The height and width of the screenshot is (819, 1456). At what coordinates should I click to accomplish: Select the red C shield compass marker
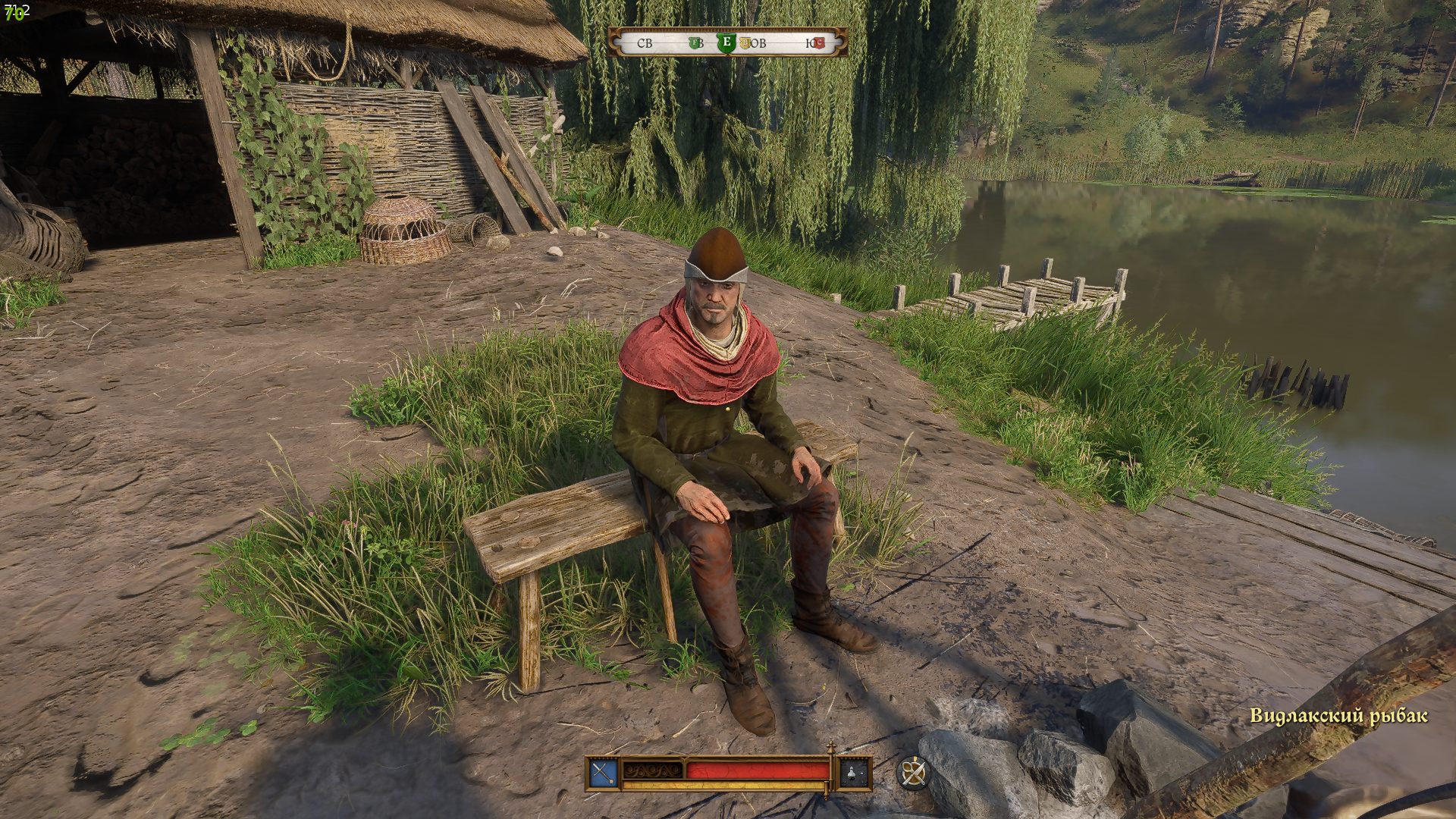(819, 43)
